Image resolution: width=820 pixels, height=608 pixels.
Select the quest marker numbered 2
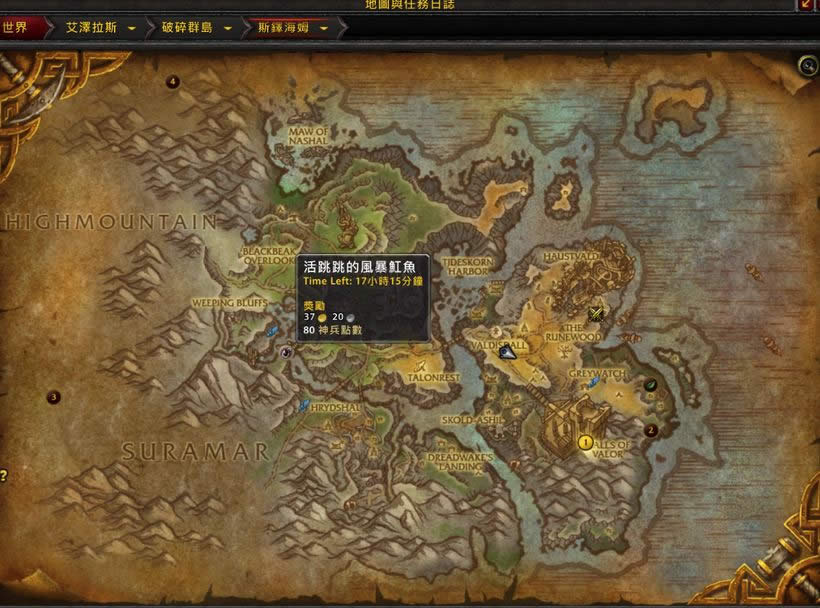[651, 431]
